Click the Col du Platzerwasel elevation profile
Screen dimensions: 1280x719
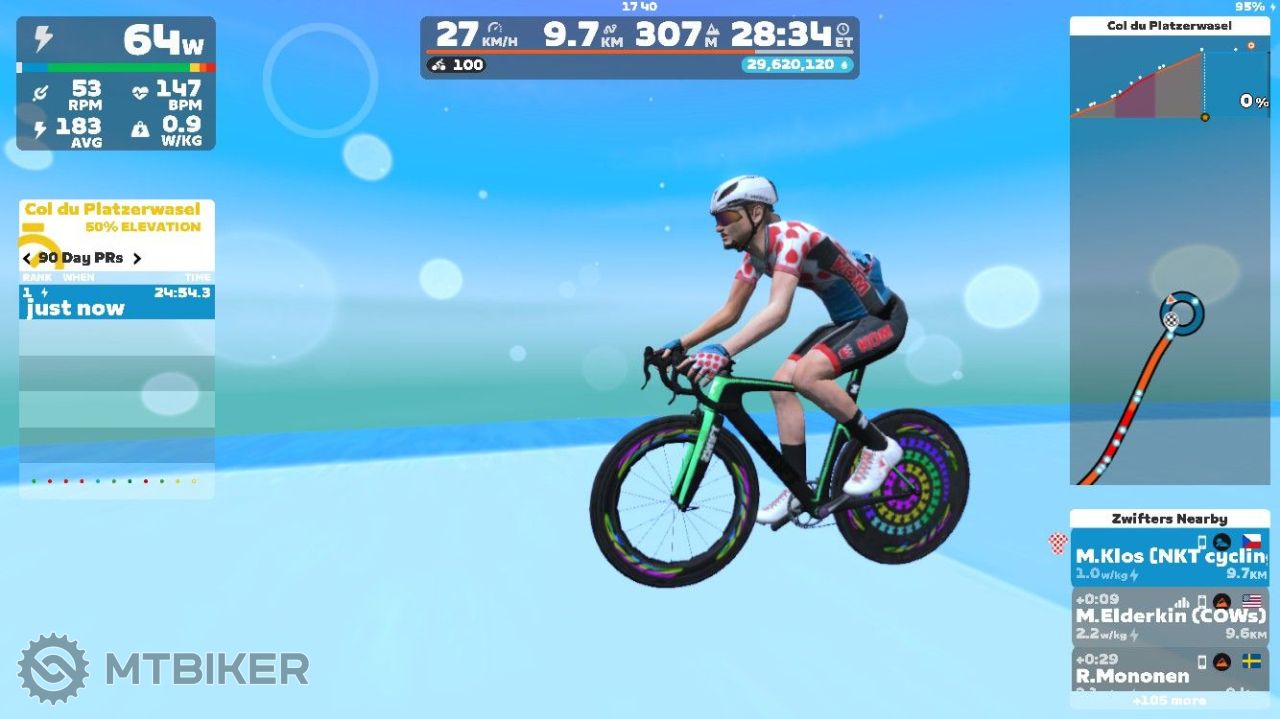coord(1169,84)
